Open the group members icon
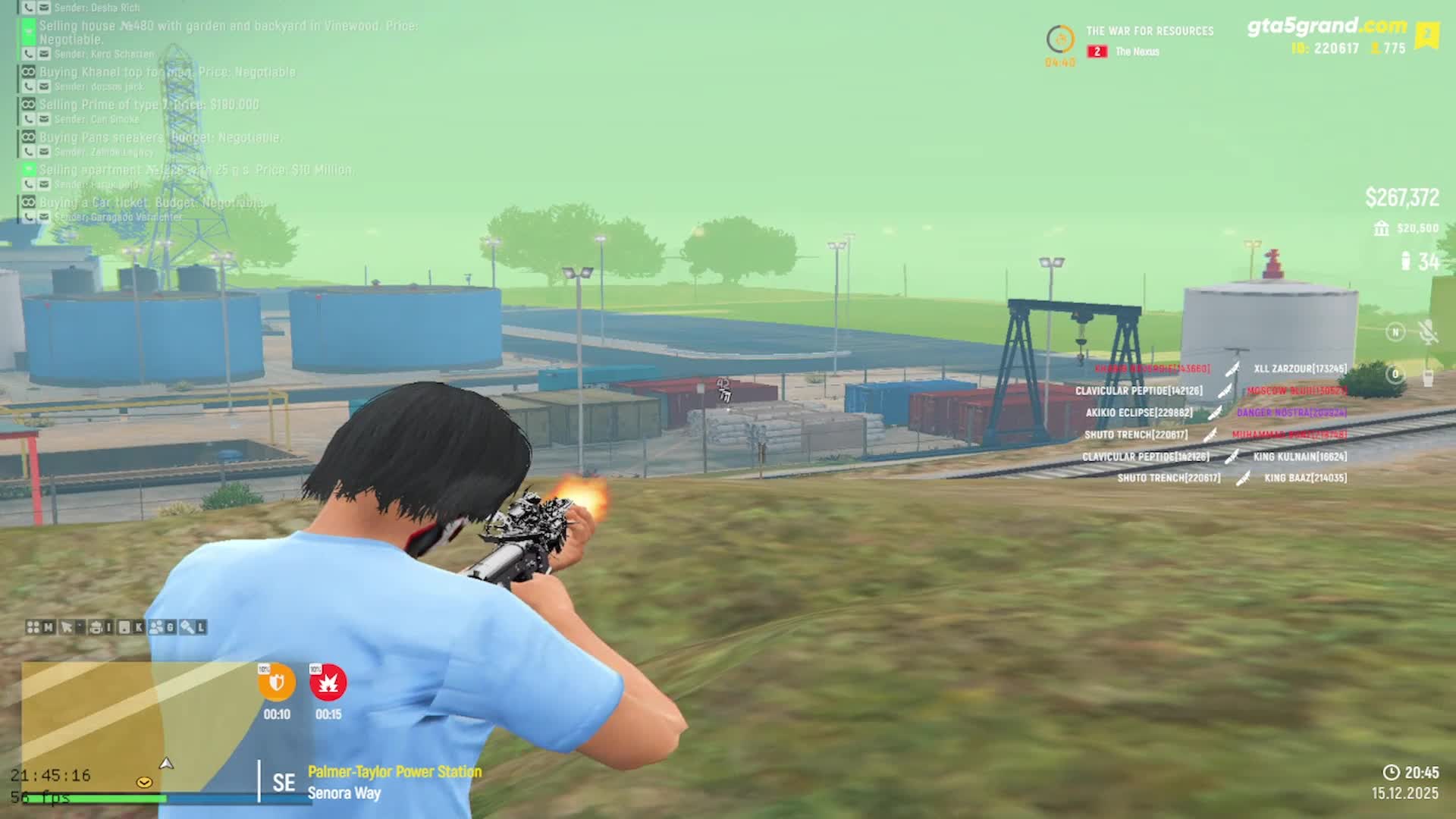This screenshot has height=819, width=1456. 157,627
